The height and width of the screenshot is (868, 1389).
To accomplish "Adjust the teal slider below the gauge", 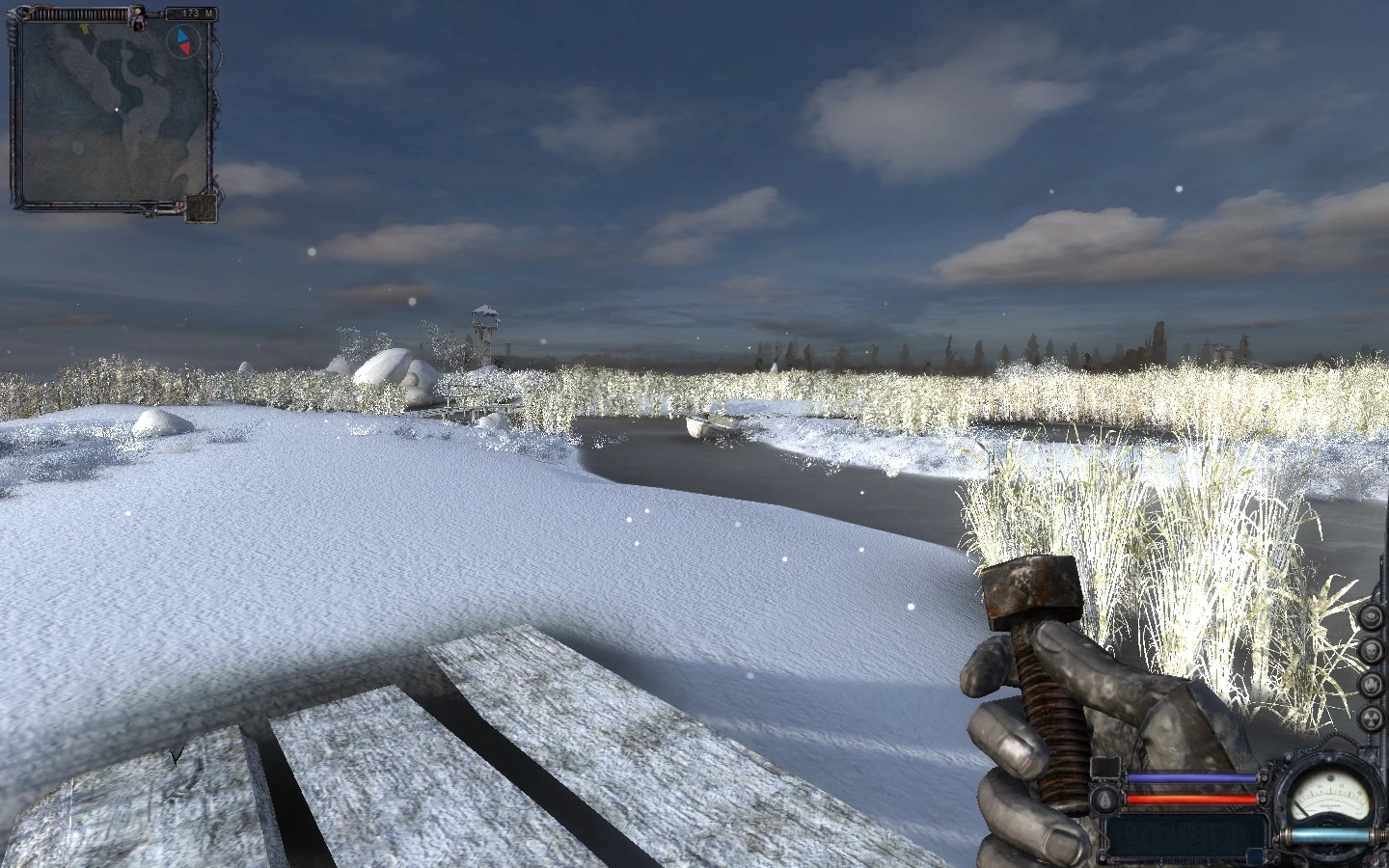I will pyautogui.click(x=1331, y=835).
